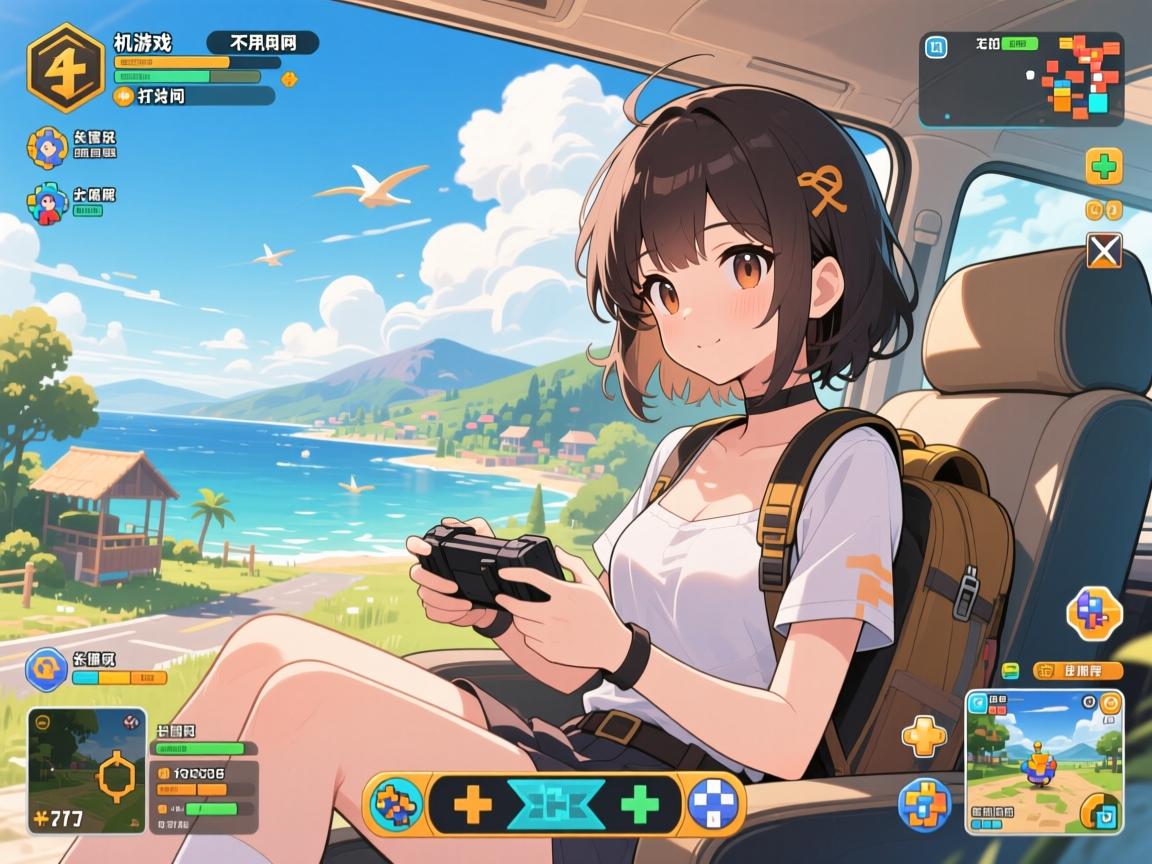The width and height of the screenshot is (1152, 864).
Task: Choose the orange plus on the bottom hotbar
Action: [x=472, y=804]
